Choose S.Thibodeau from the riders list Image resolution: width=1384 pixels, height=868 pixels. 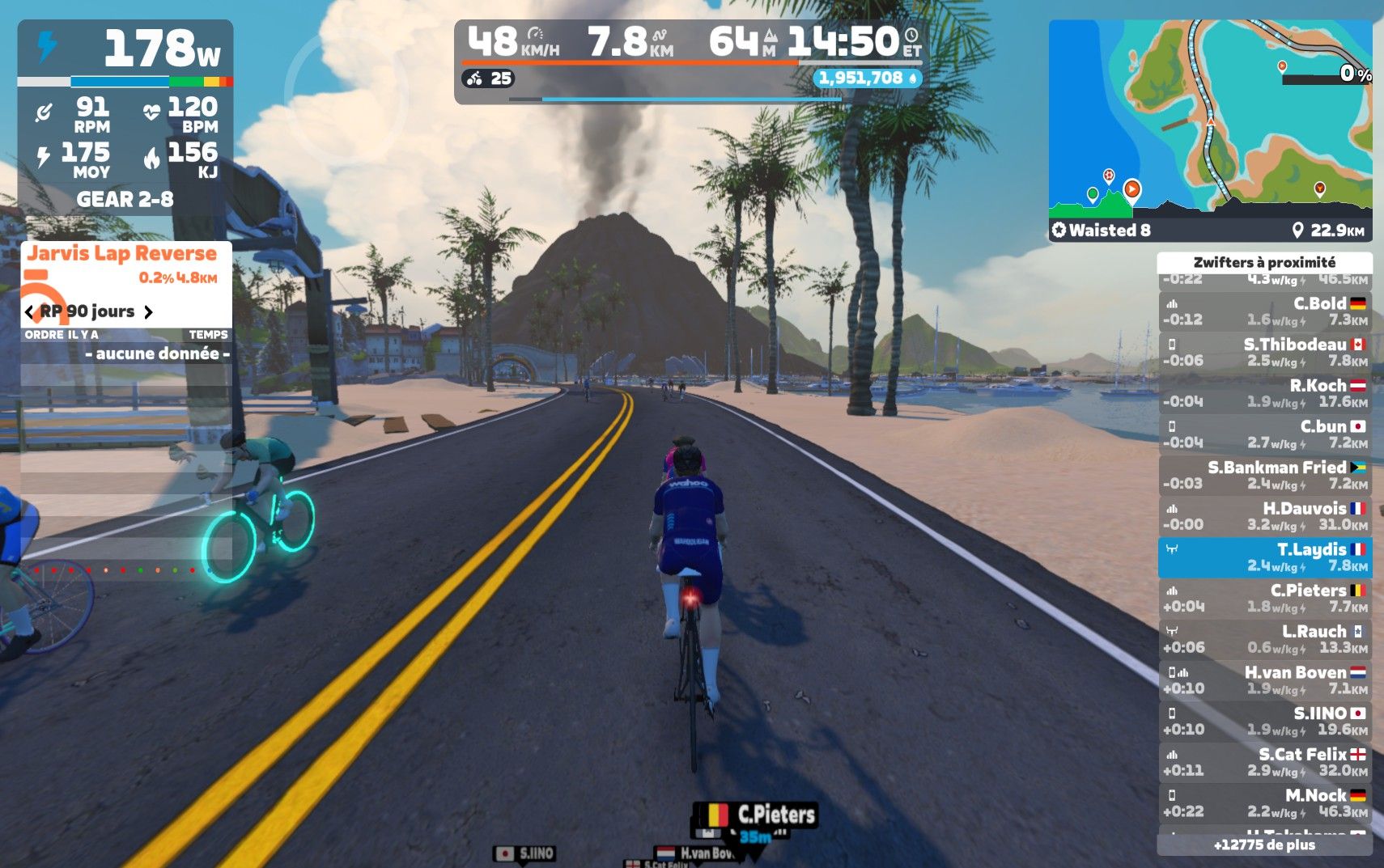pyautogui.click(x=1264, y=353)
